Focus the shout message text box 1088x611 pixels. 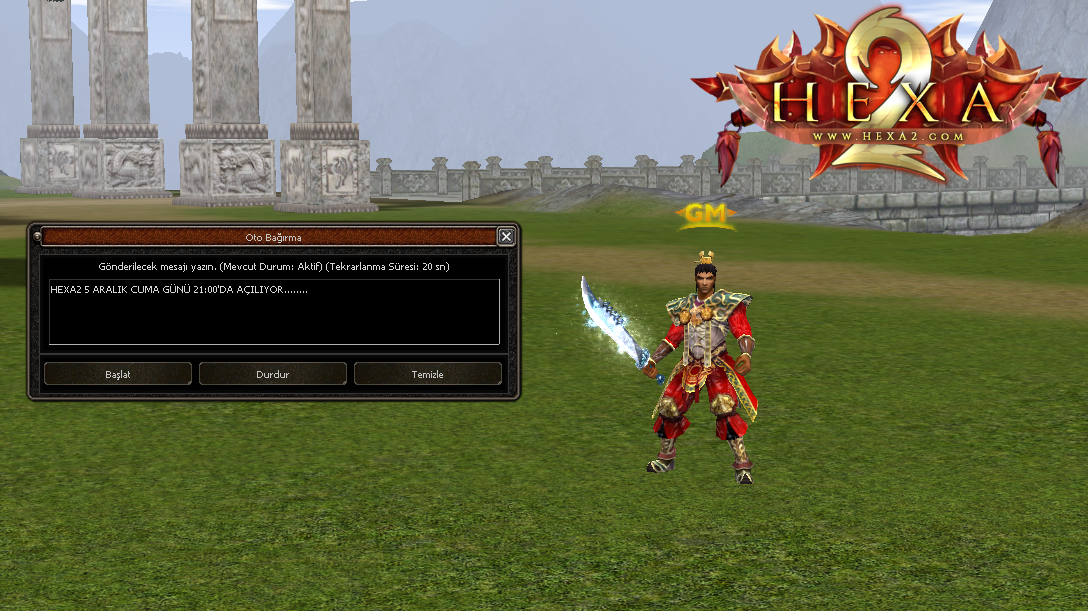[x=273, y=312]
